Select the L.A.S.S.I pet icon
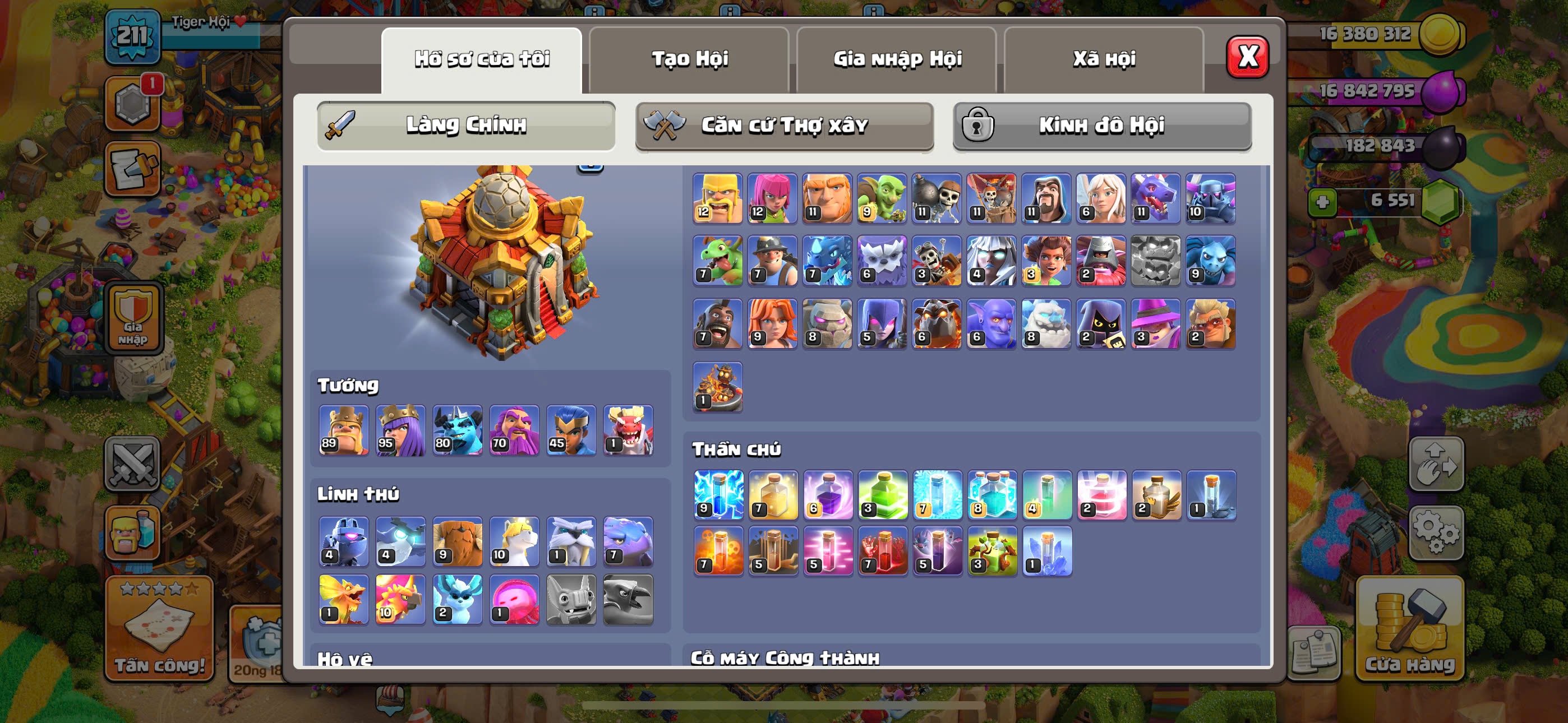Screen dimensions: 1568x723 pyautogui.click(x=344, y=541)
